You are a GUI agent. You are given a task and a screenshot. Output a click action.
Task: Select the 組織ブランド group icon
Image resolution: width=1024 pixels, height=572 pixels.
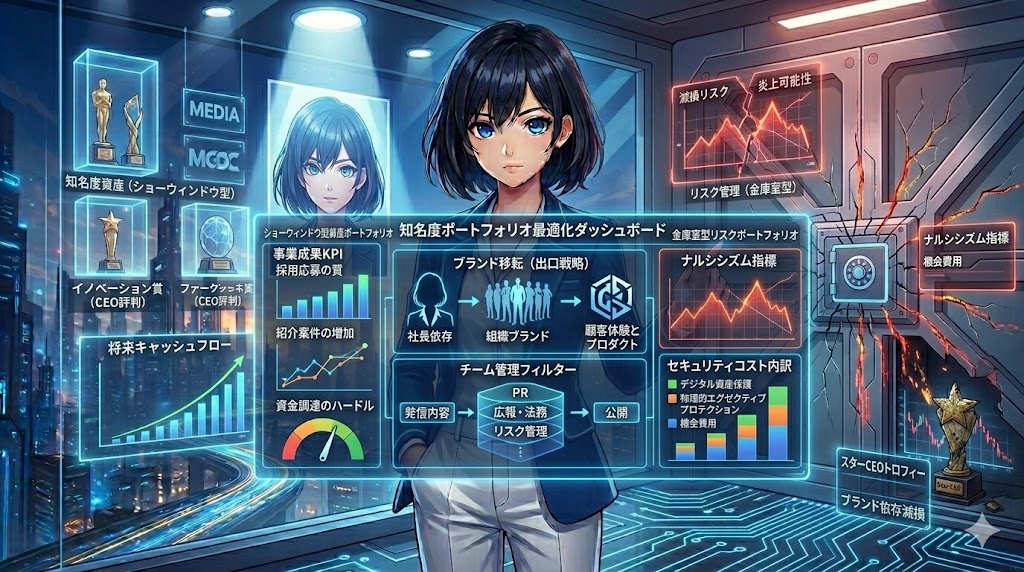point(519,301)
